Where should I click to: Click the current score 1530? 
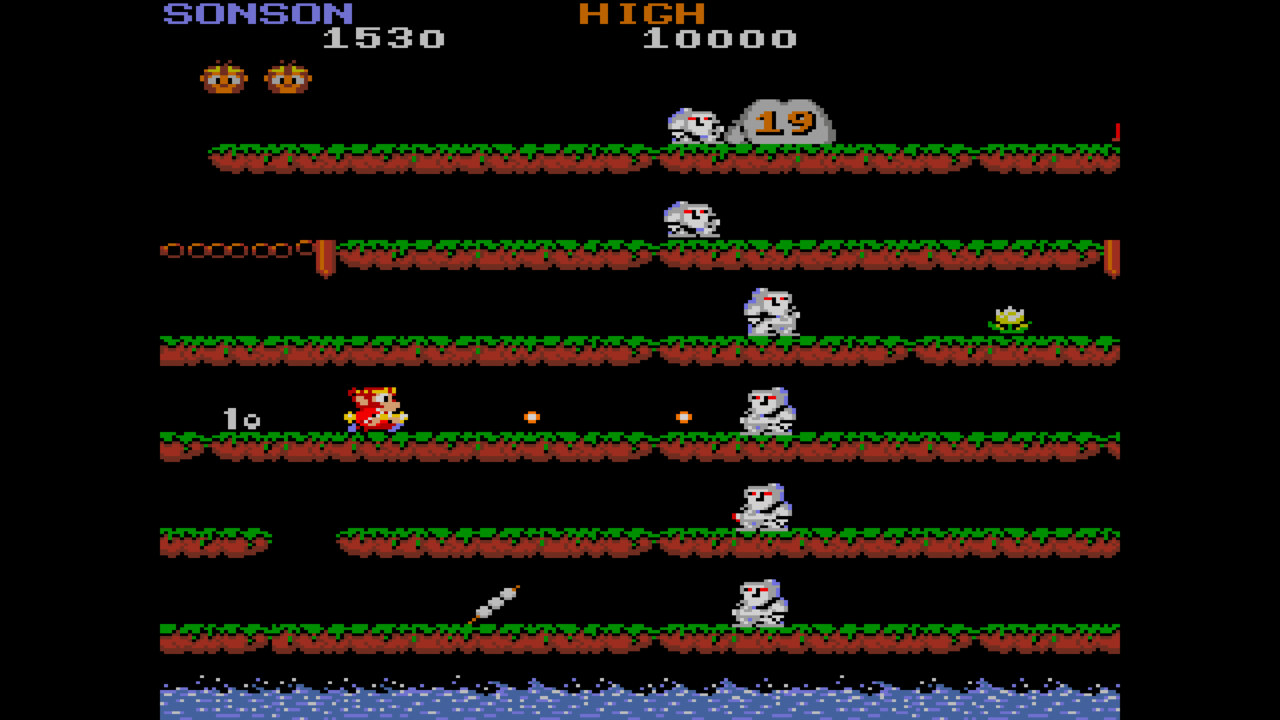(x=383, y=38)
